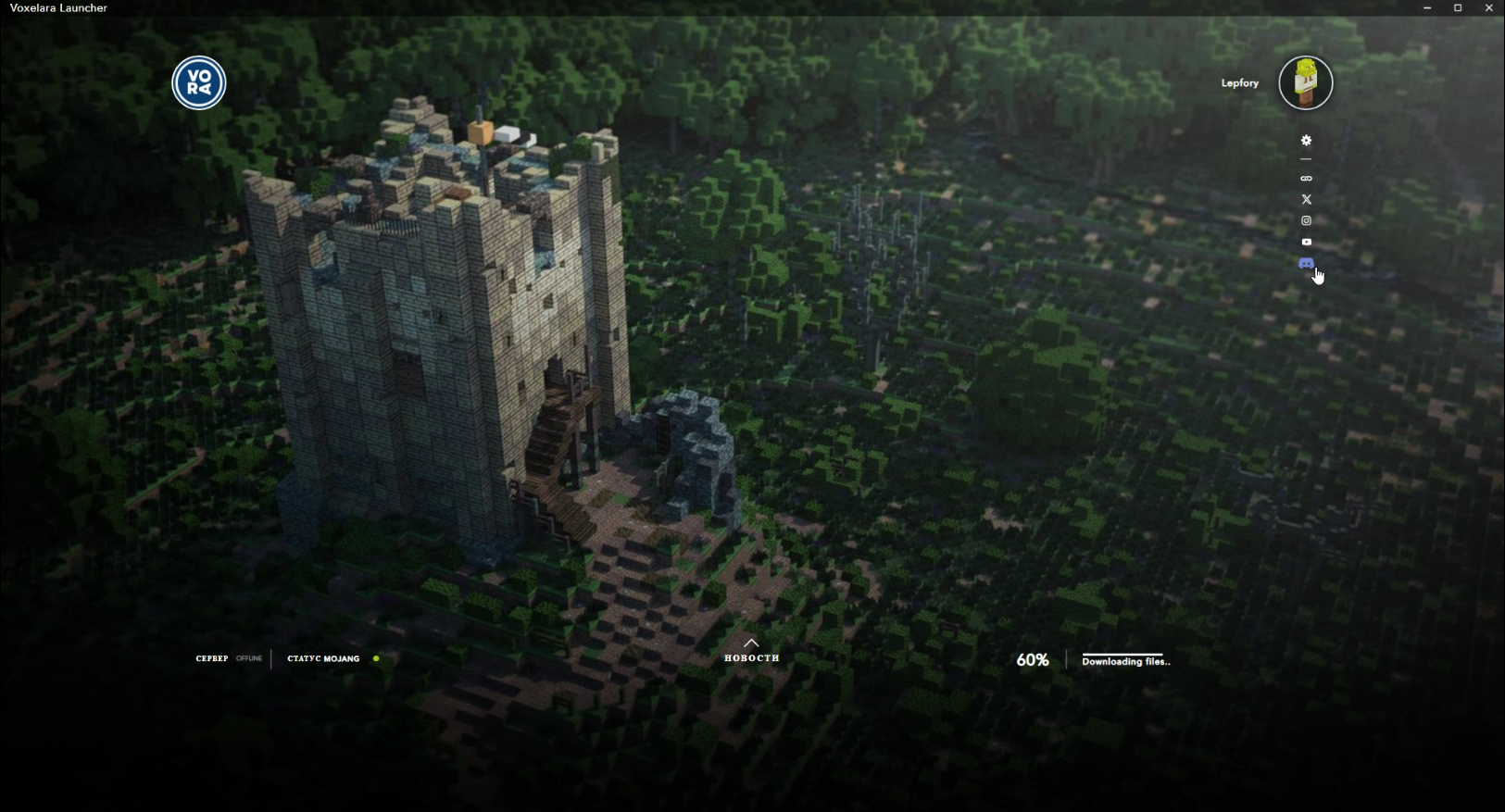This screenshot has height=812, width=1505.
Task: Join the Discord server icon
Action: (1306, 264)
